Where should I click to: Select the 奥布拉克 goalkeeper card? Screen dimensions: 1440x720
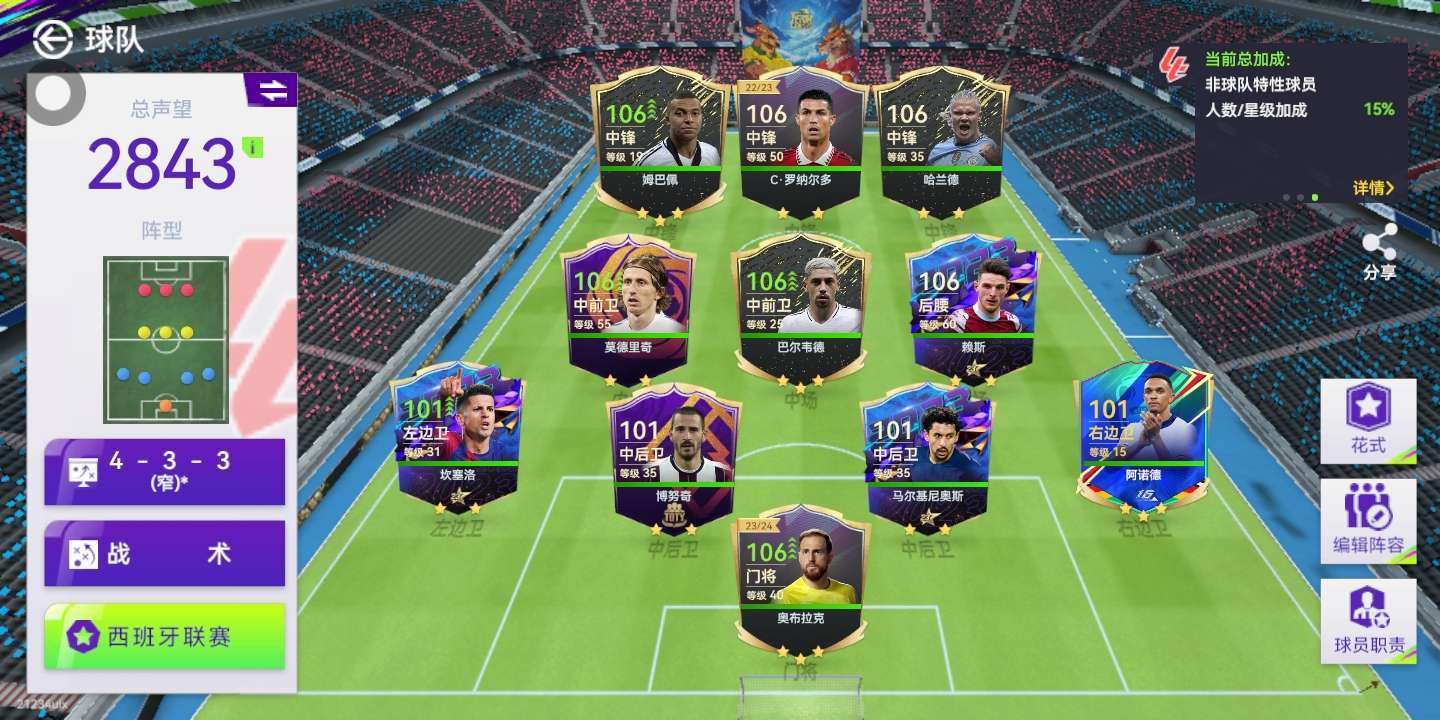[799, 577]
